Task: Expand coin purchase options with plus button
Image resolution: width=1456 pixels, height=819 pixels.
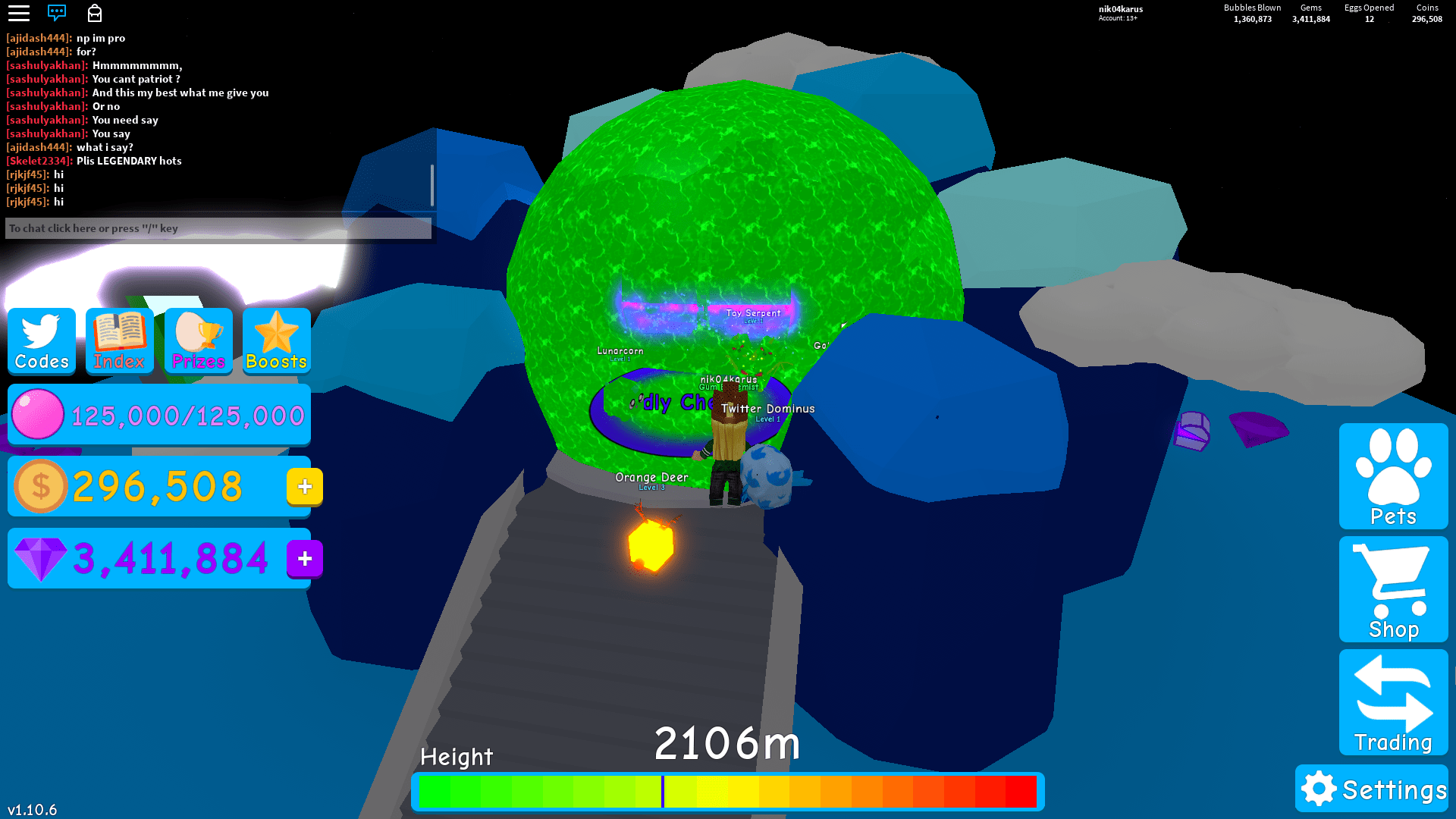Action: (303, 487)
